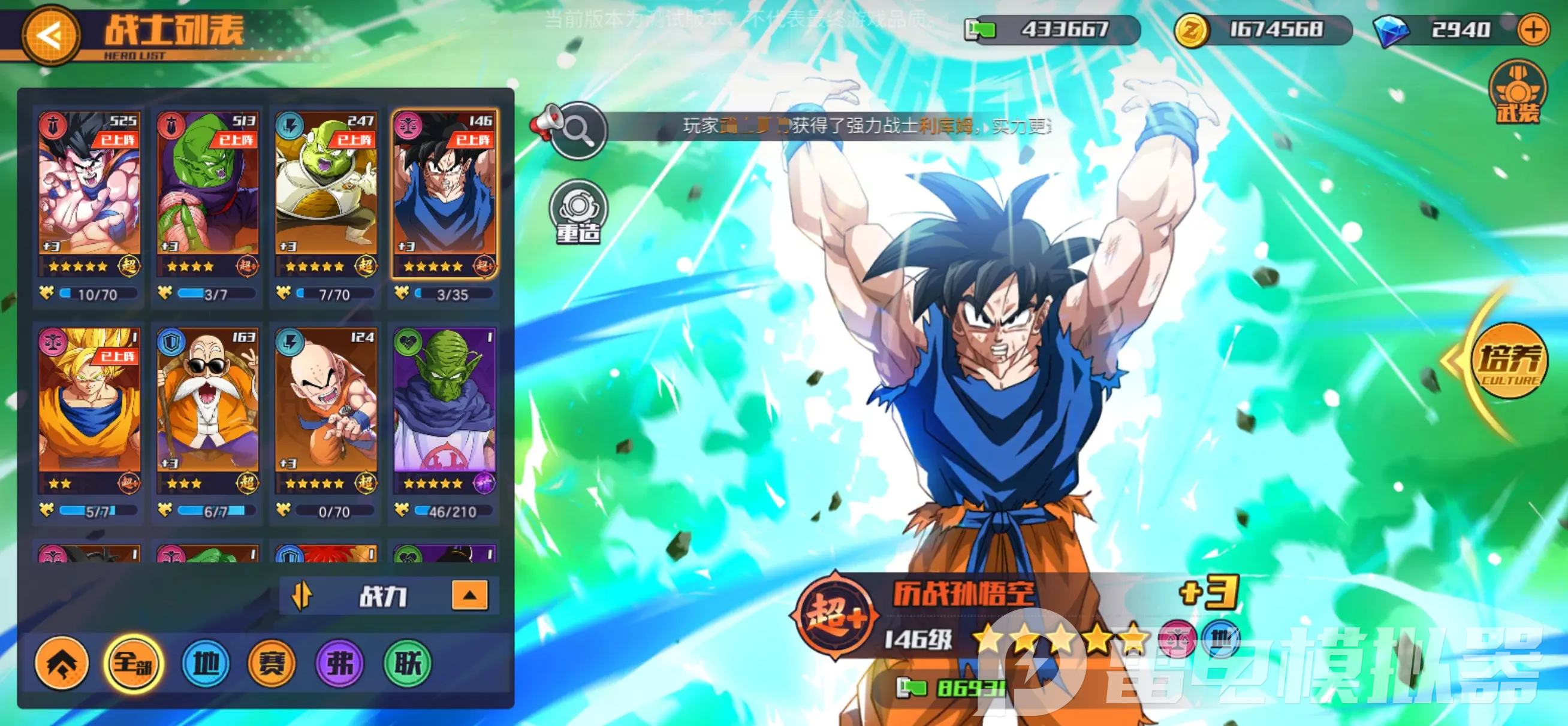Filter heroes by the green 联 faction
The height and width of the screenshot is (726, 1568).
407,663
